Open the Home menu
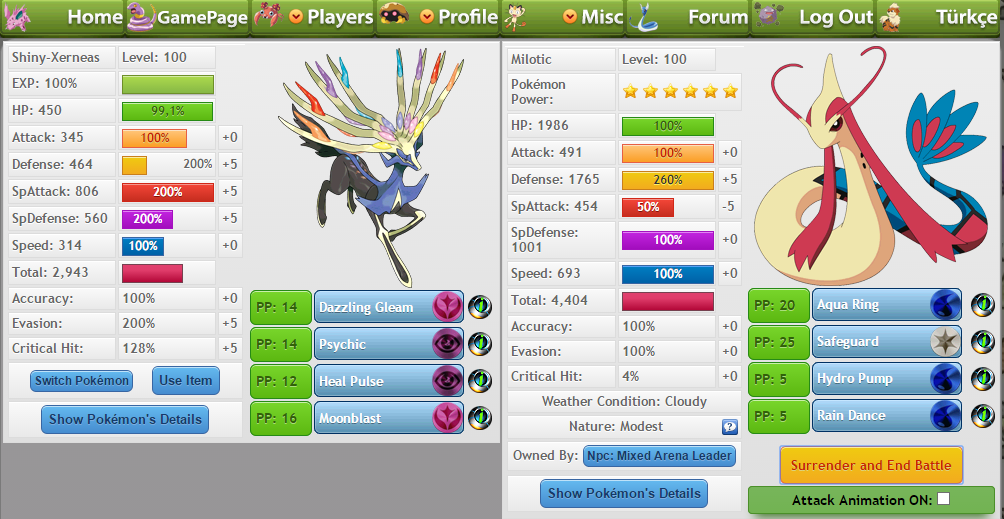1004x519 pixels. [94, 17]
